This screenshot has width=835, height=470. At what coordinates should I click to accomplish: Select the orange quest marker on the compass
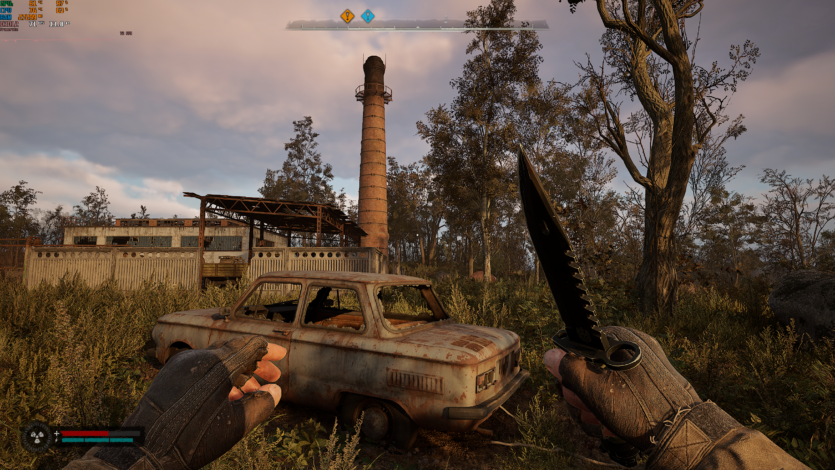pos(347,16)
